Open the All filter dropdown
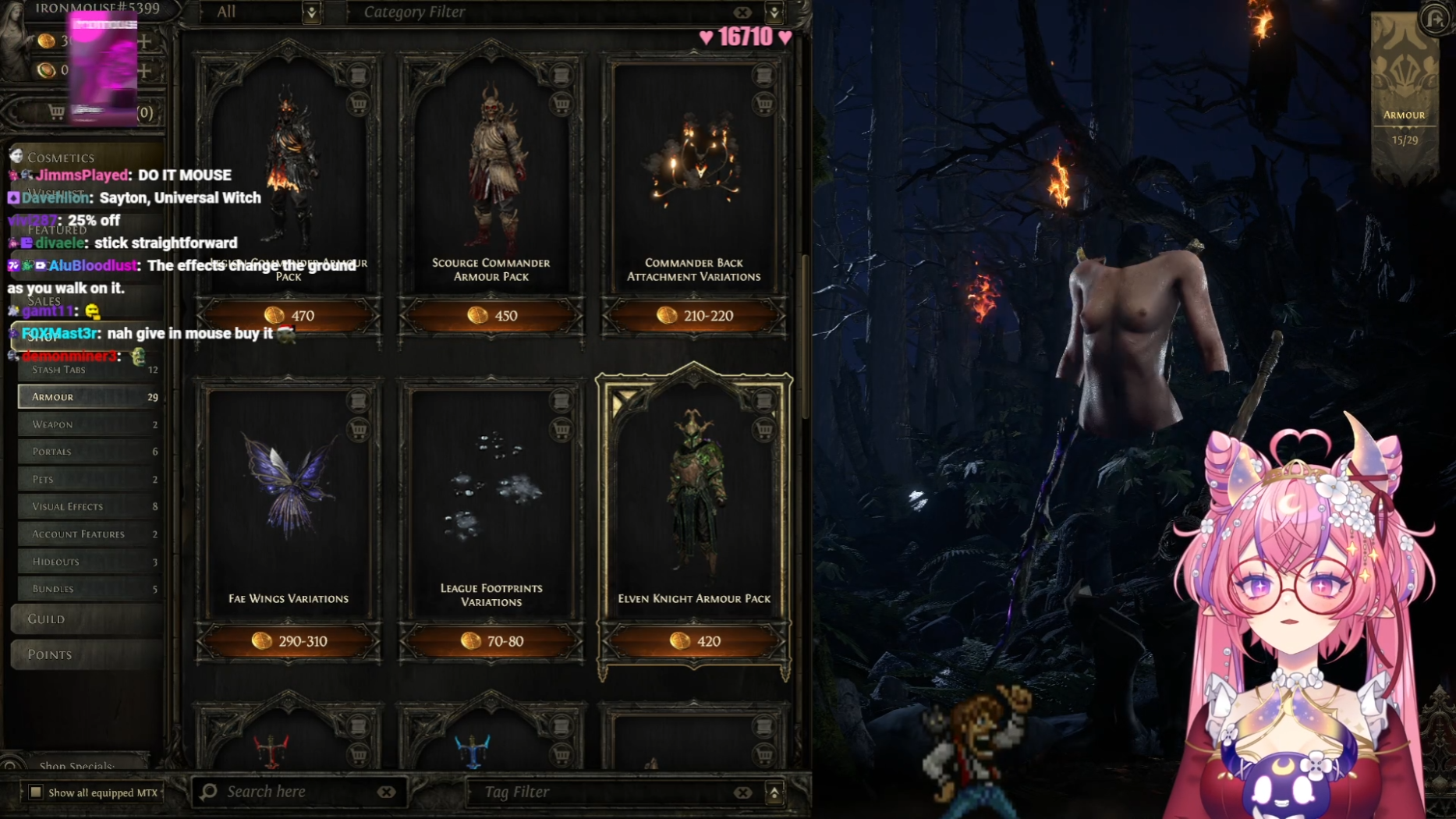 pos(265,12)
